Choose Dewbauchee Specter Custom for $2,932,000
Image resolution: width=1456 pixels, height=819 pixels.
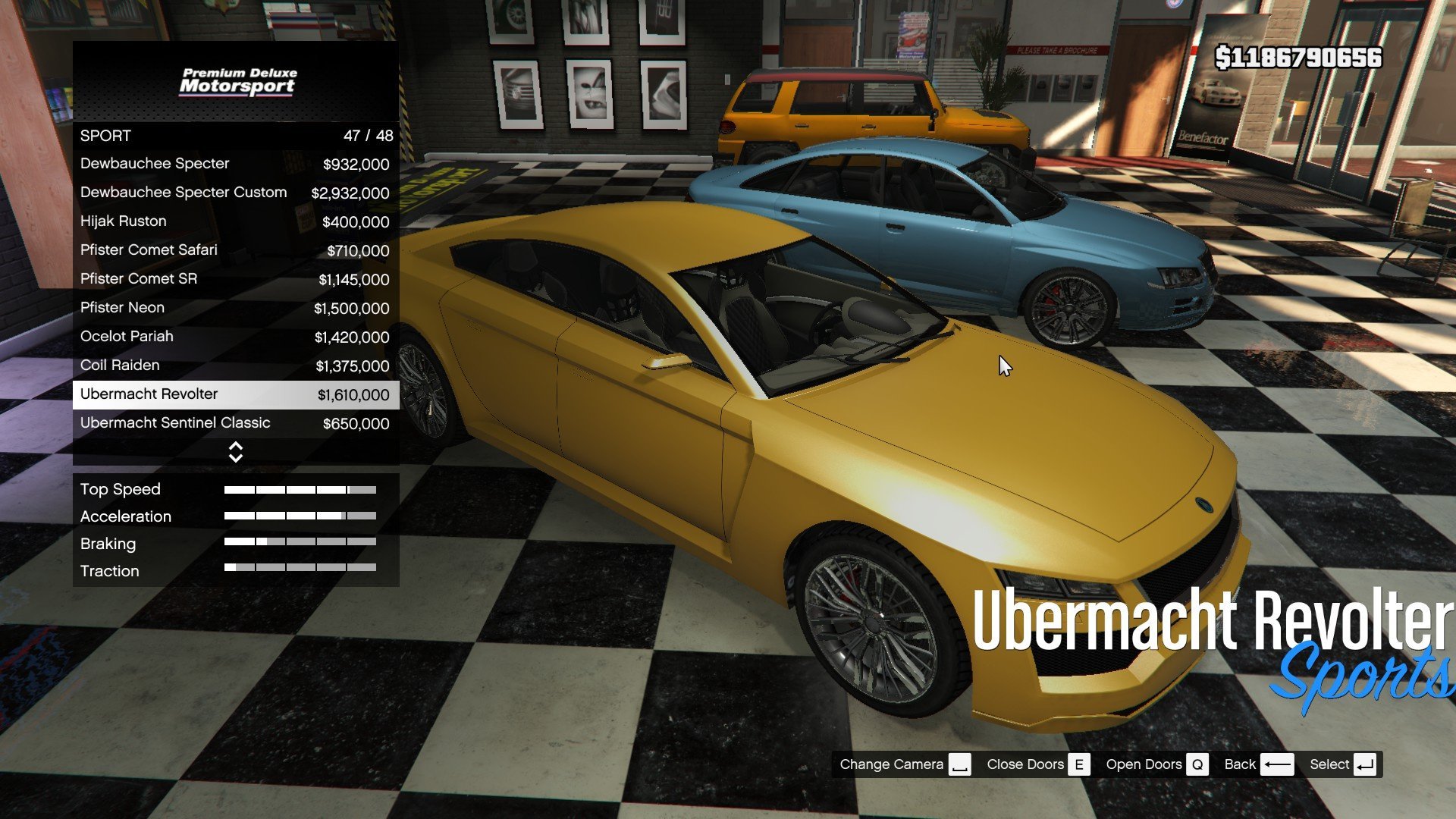tap(235, 193)
